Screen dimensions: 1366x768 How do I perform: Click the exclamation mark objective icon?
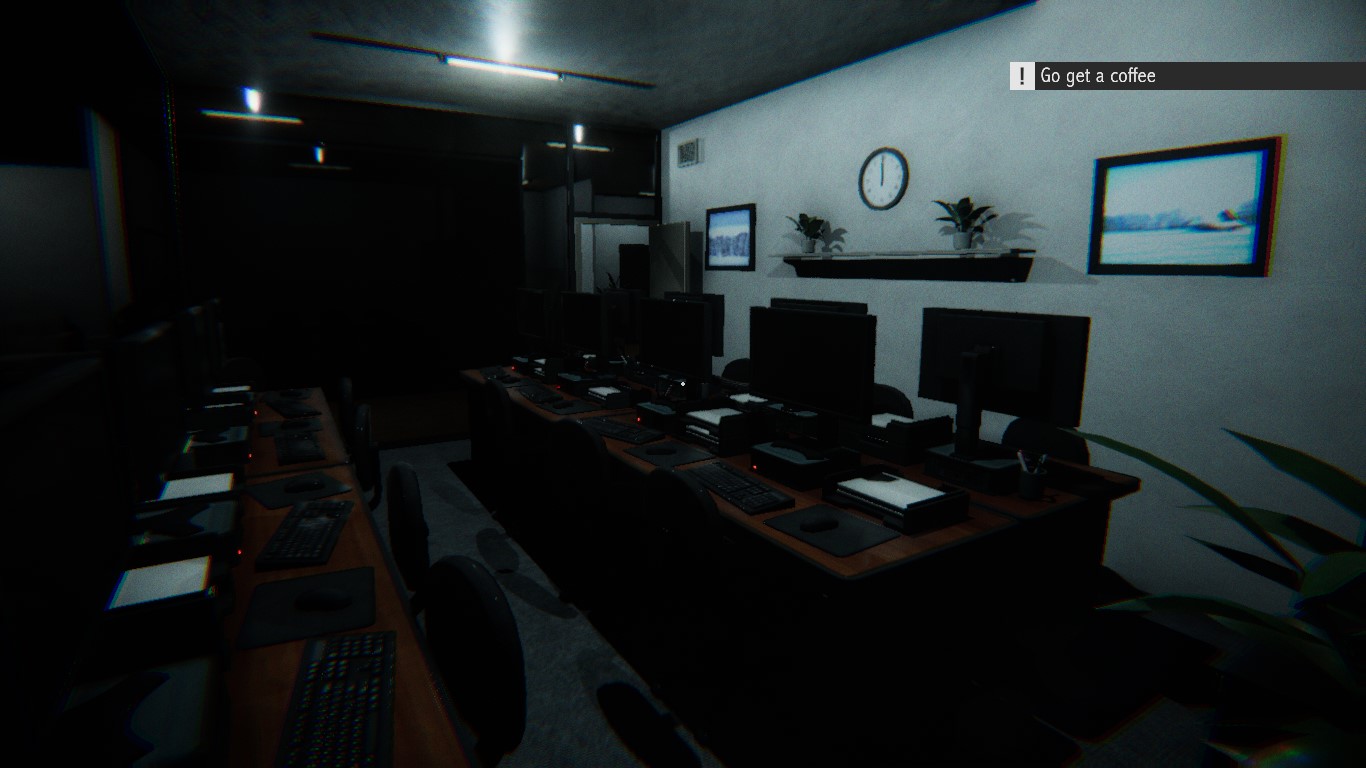tap(1020, 76)
